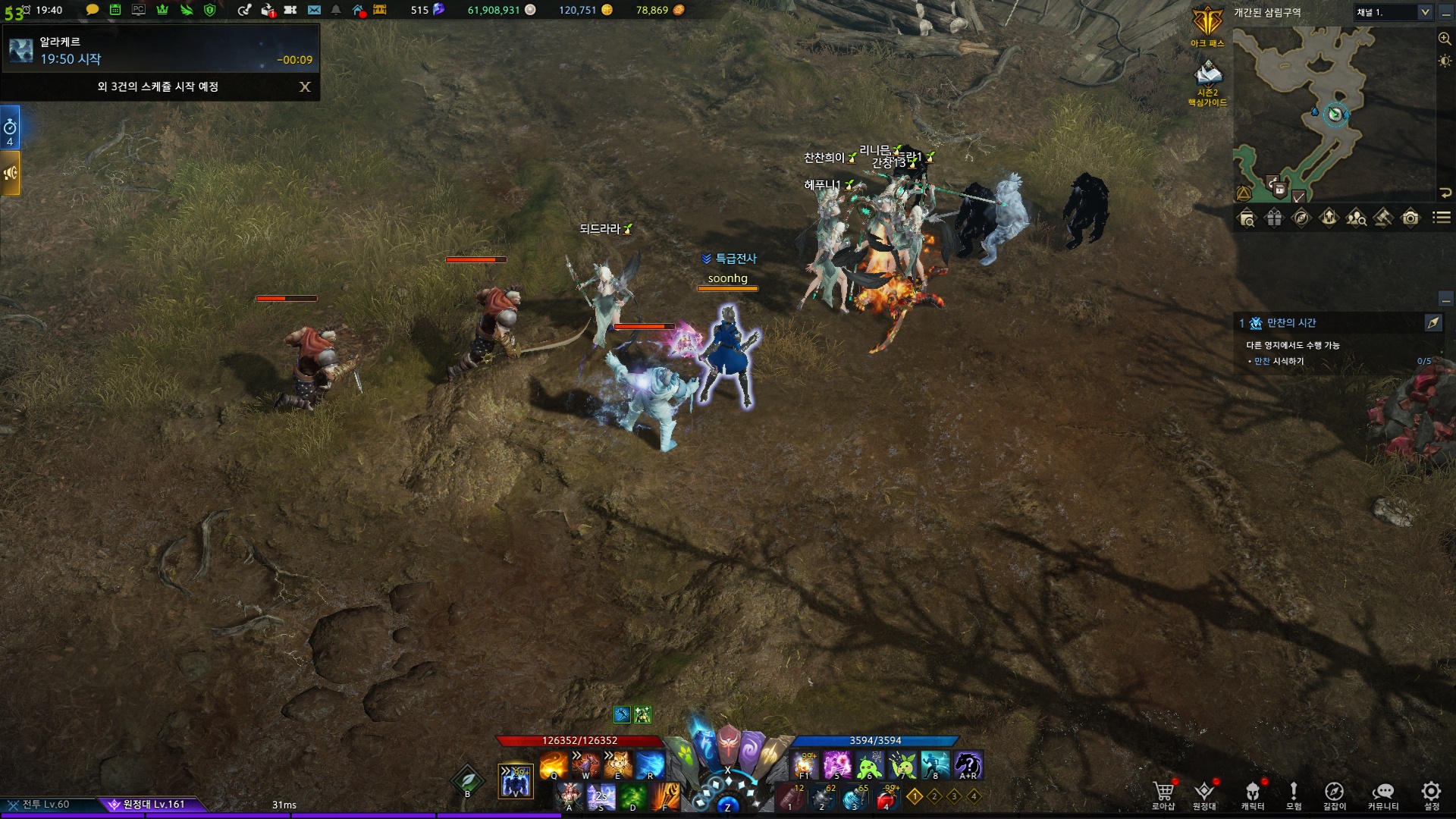Zoom in on the minimap
Viewport: 1456px width, 819px height.
coord(1445,39)
